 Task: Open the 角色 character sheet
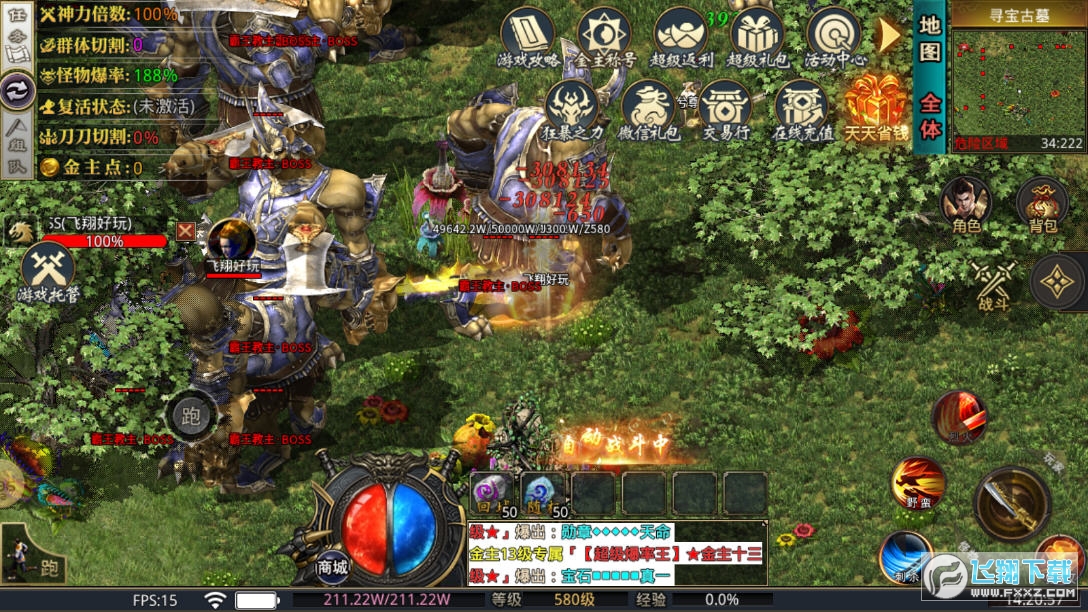point(966,205)
